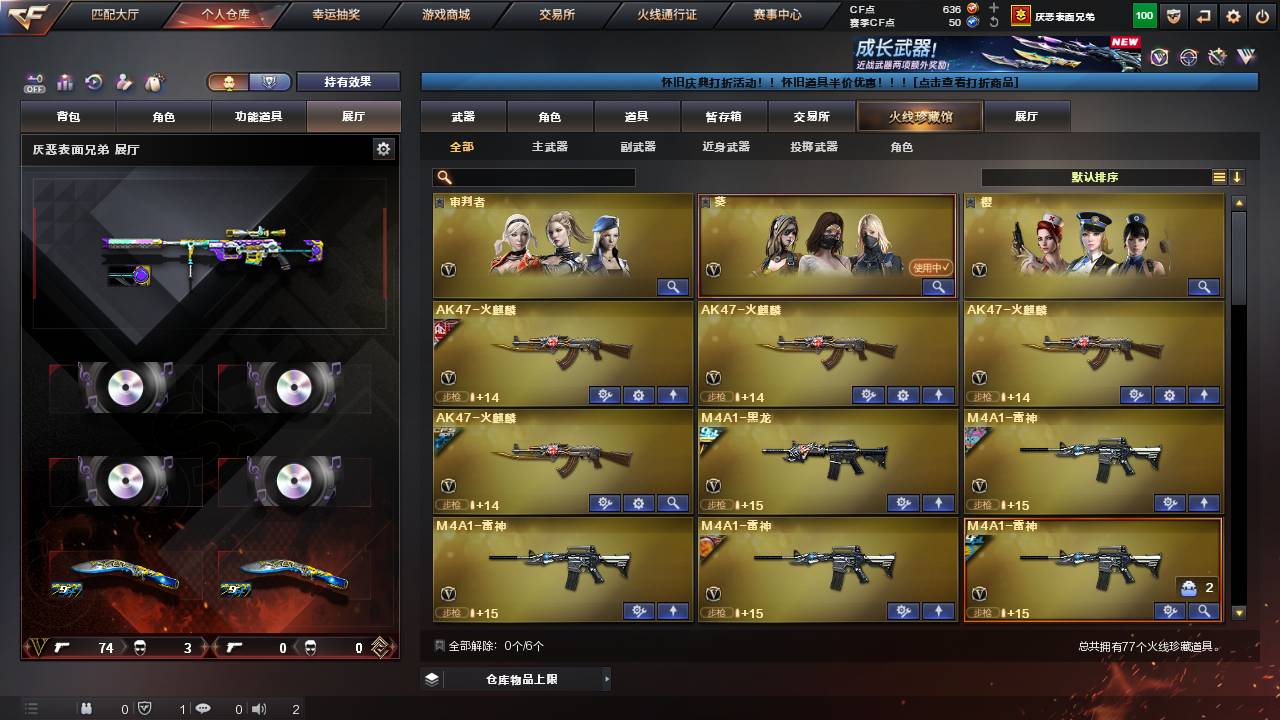Click the channel switch arrow icon top-right

click(1203, 15)
